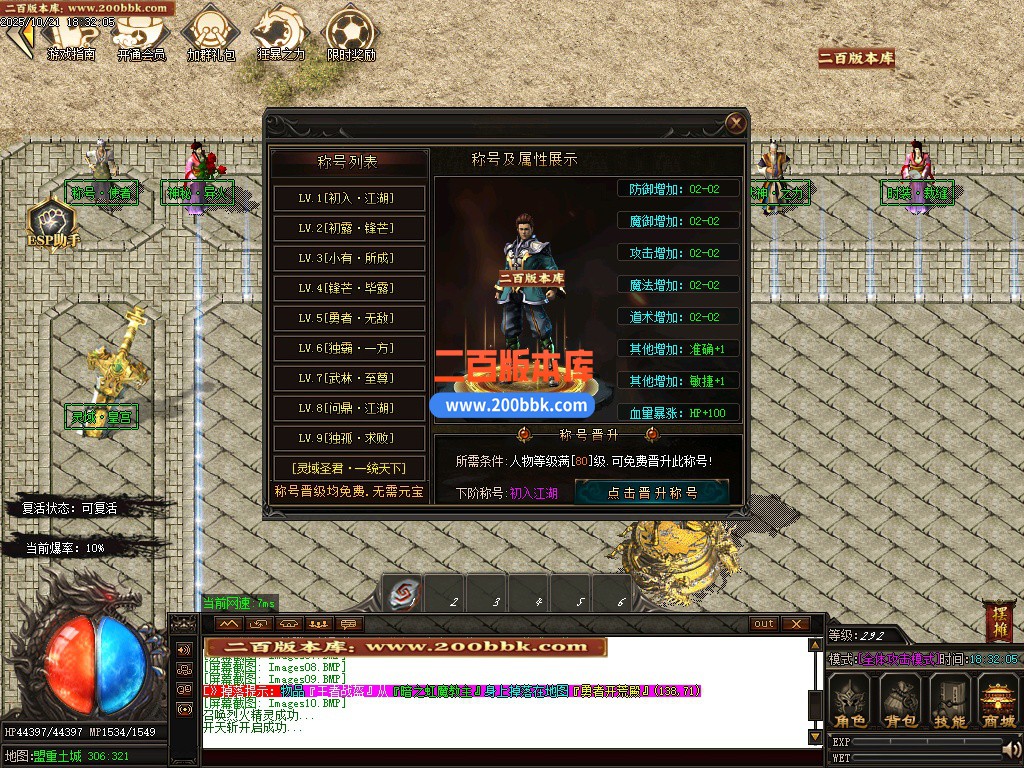Select LV.3 [小有·所成] title

349,258
